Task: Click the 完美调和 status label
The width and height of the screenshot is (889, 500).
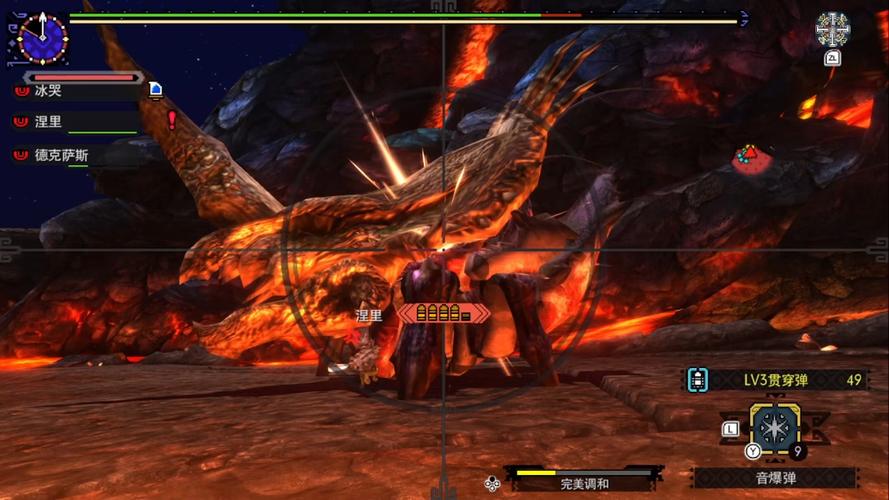Action: pyautogui.click(x=585, y=484)
